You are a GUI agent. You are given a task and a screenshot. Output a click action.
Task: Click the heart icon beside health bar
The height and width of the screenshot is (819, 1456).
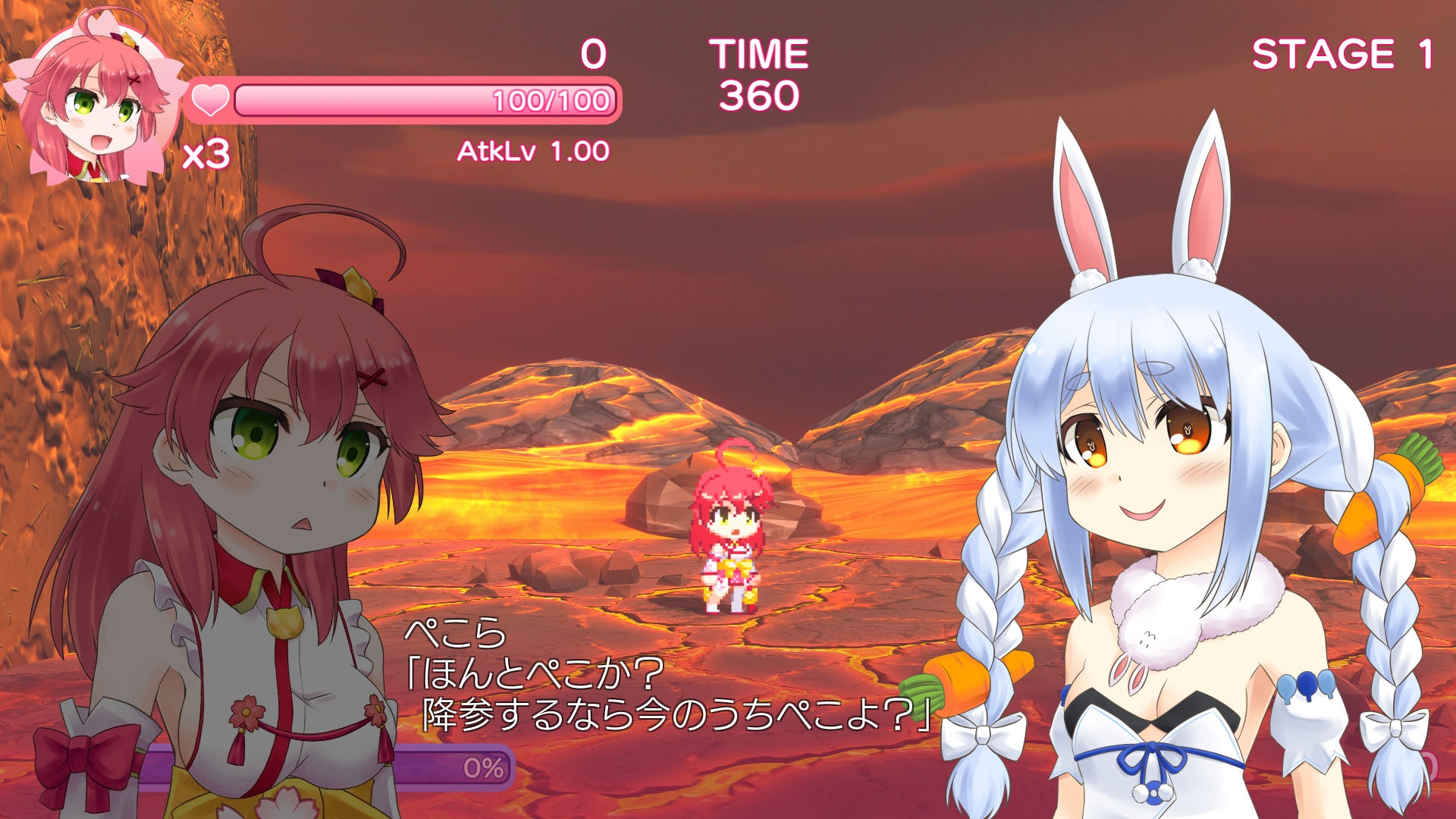coord(209,100)
